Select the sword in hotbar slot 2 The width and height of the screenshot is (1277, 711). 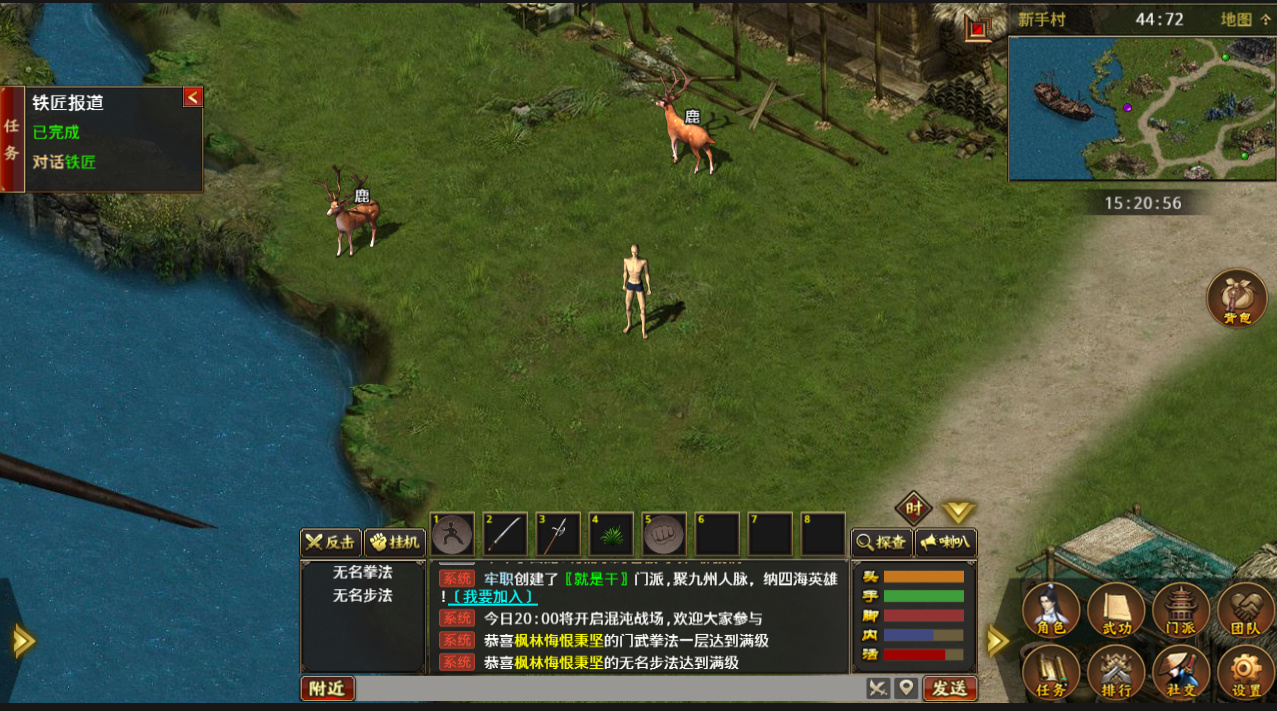pyautogui.click(x=505, y=535)
